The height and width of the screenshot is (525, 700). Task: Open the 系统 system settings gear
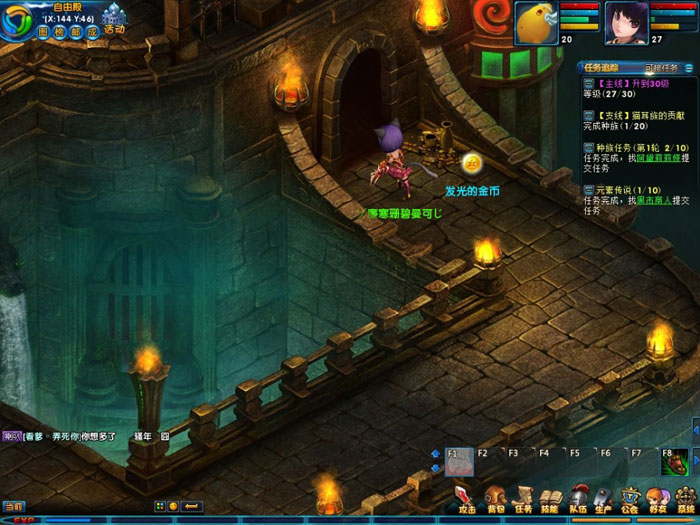tap(685, 497)
